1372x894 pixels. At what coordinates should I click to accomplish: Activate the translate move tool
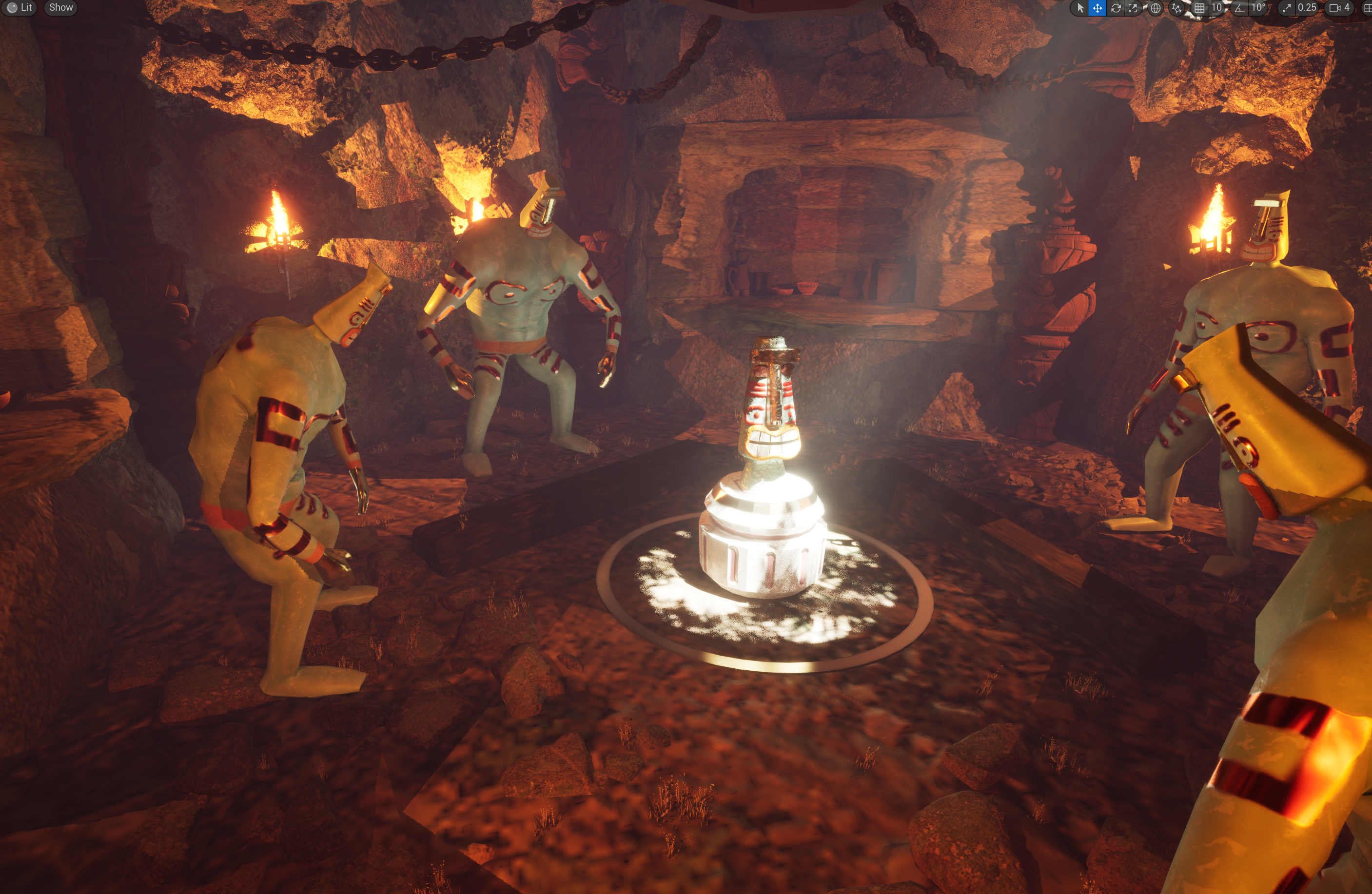[x=1097, y=8]
